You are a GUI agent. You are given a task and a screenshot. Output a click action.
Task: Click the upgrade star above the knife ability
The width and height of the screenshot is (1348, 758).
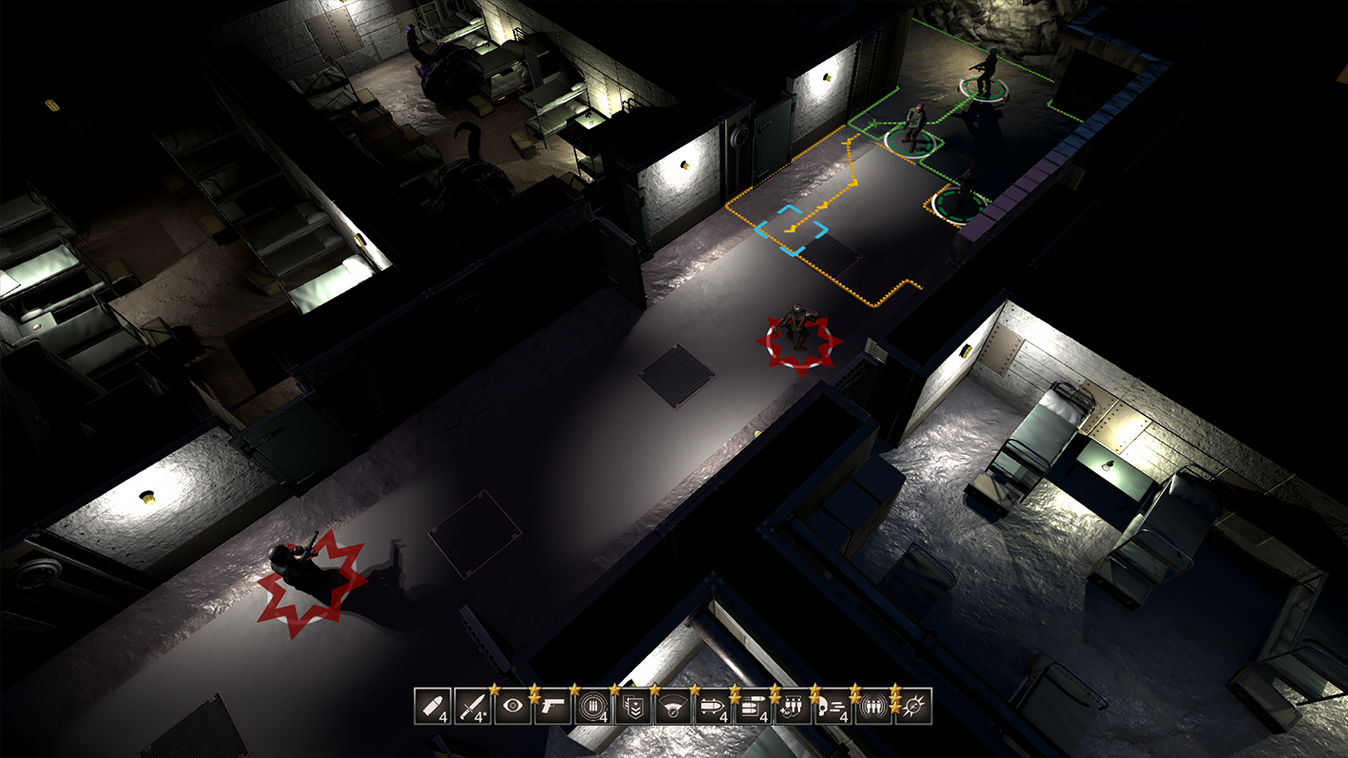click(493, 689)
